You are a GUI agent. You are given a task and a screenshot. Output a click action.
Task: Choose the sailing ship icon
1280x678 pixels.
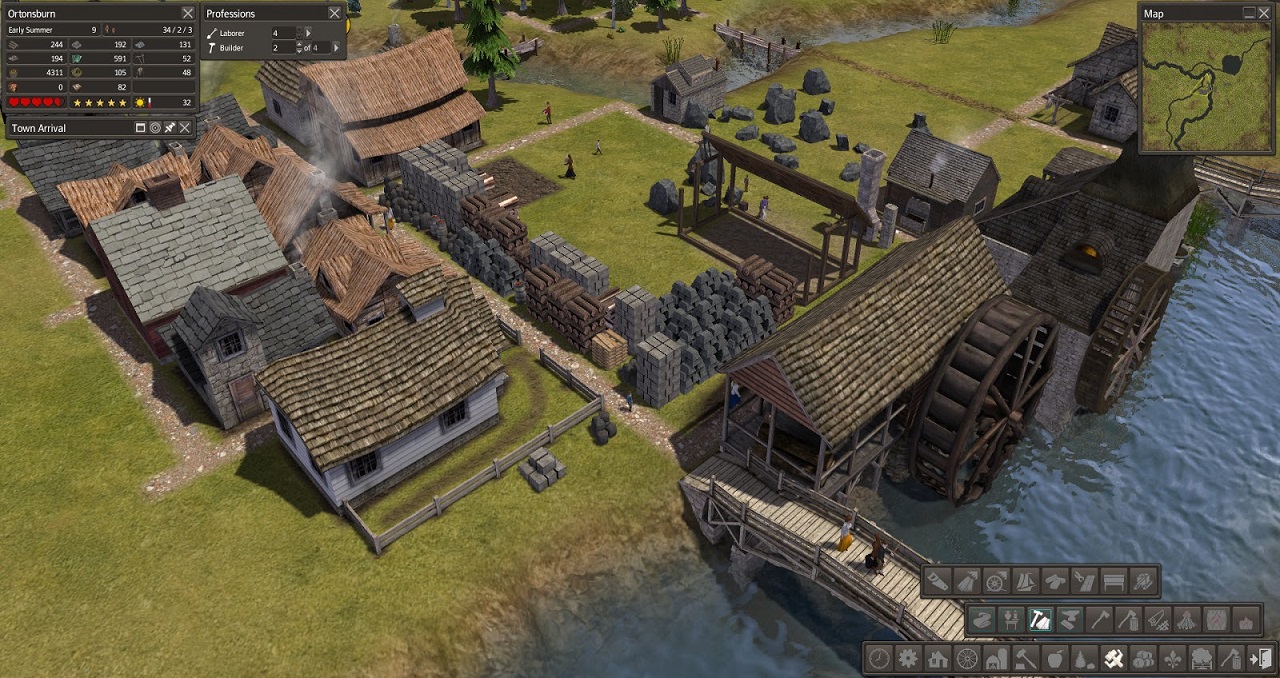point(1026,581)
